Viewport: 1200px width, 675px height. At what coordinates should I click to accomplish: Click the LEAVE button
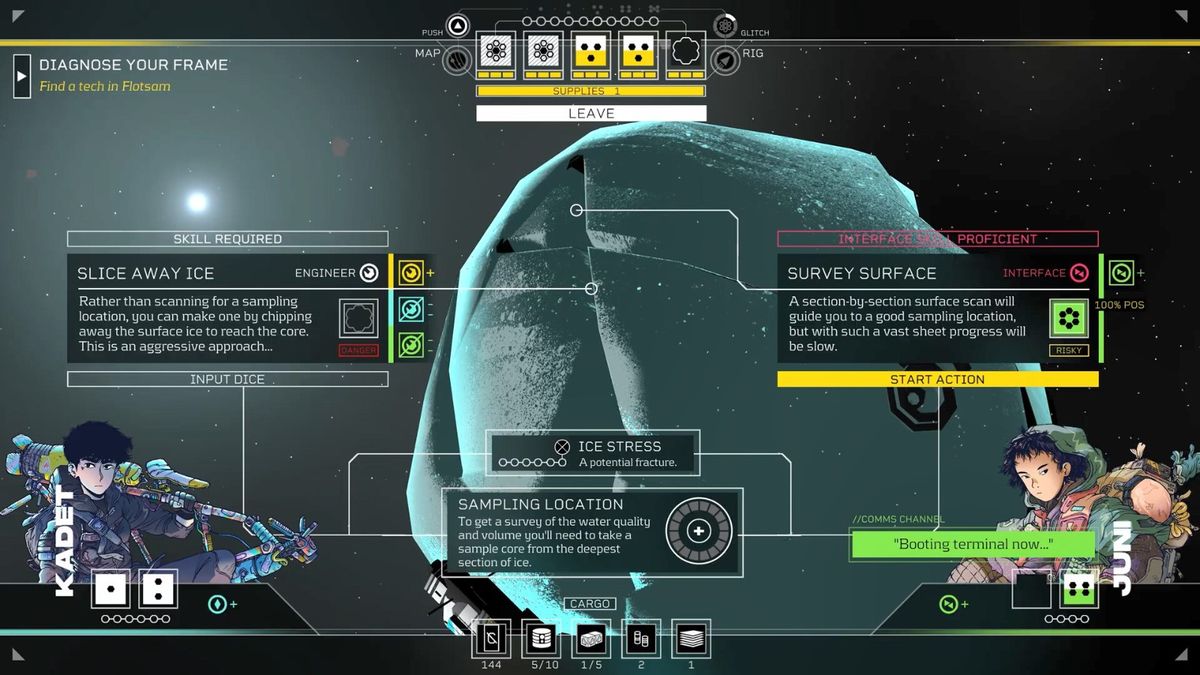[591, 113]
